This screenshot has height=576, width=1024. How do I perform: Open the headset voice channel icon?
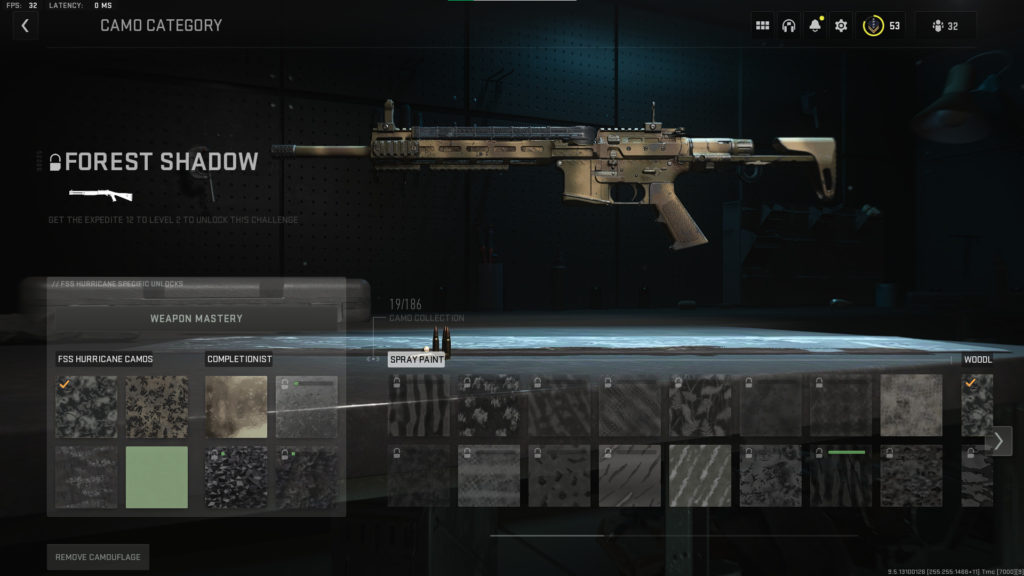pyautogui.click(x=788, y=26)
